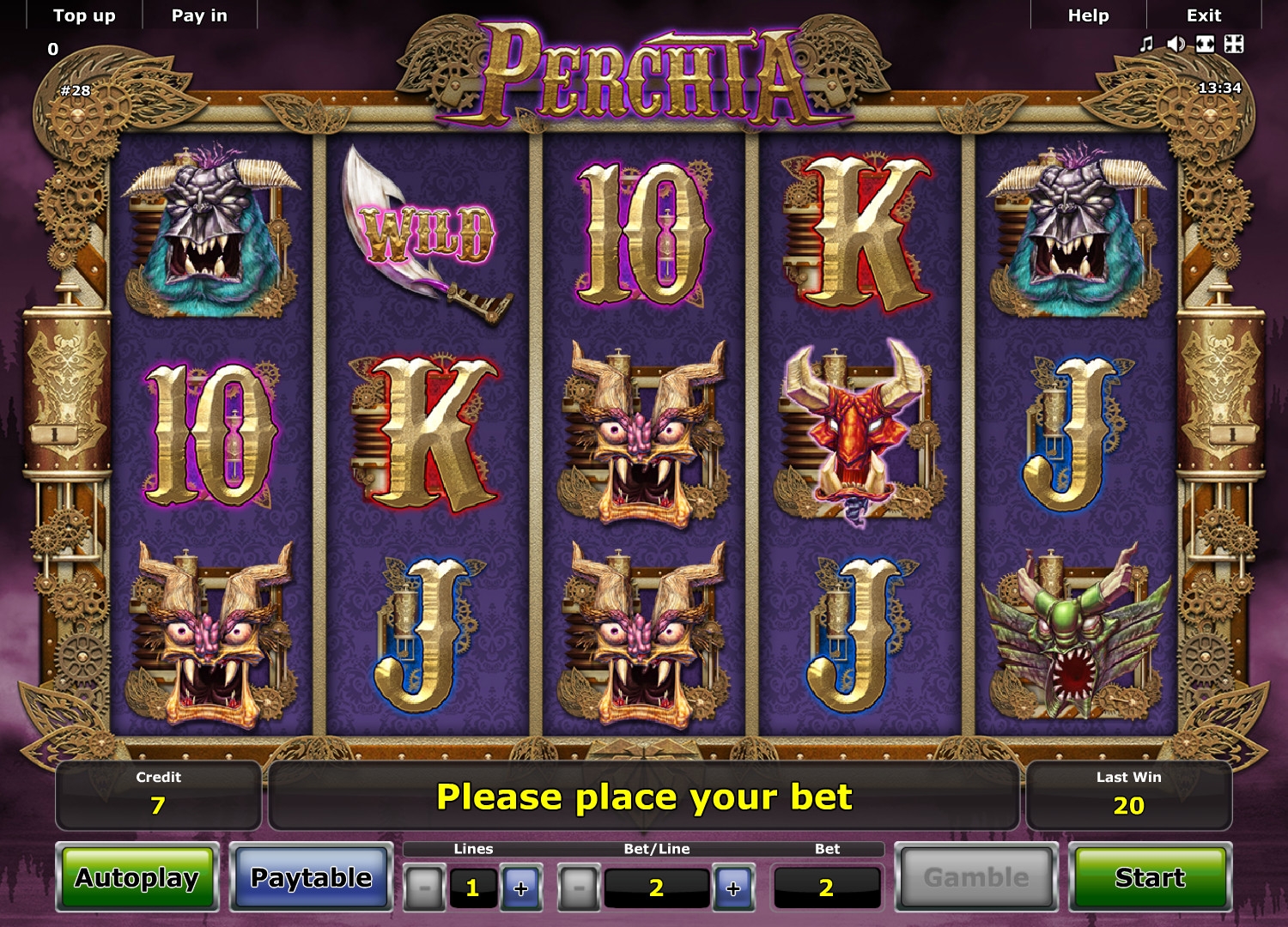Activate Autoplay
Viewport: 1288px width, 927px height.
[x=137, y=876]
